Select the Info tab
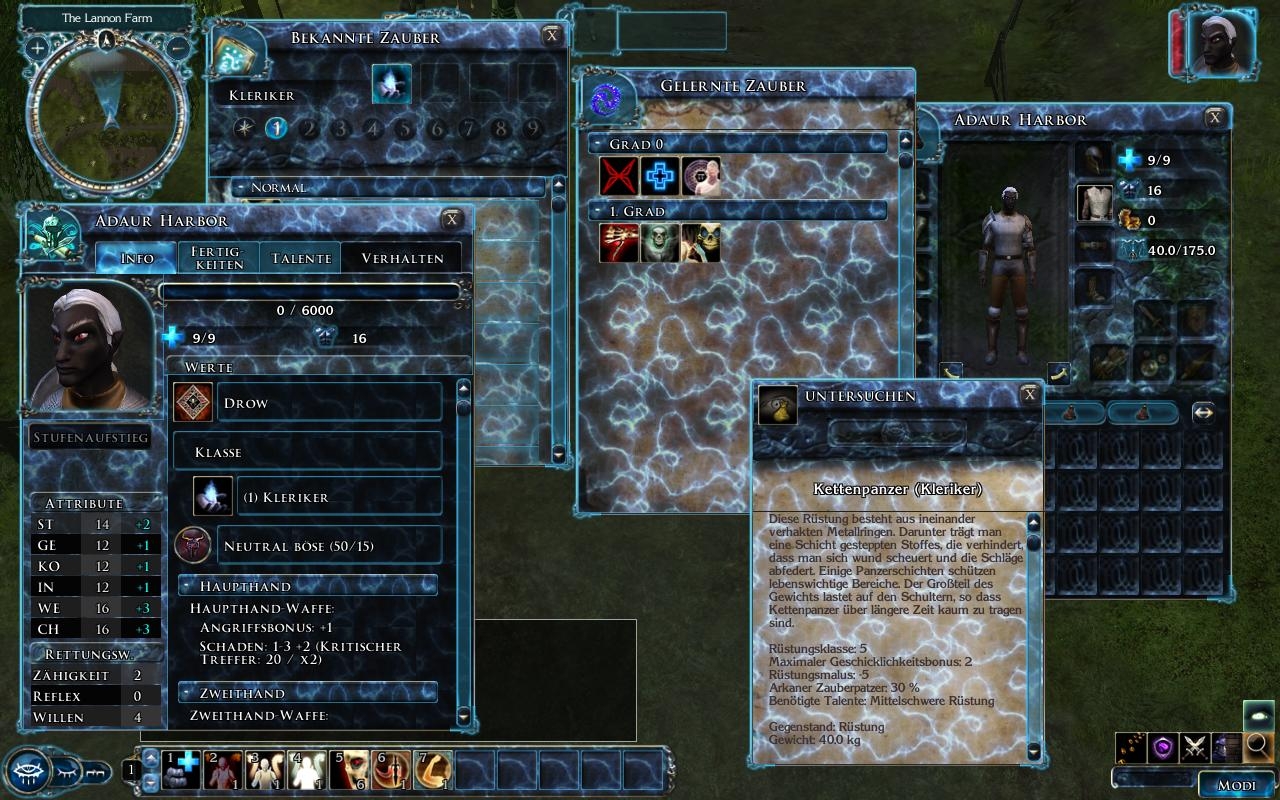This screenshot has width=1280, height=800. (137, 258)
